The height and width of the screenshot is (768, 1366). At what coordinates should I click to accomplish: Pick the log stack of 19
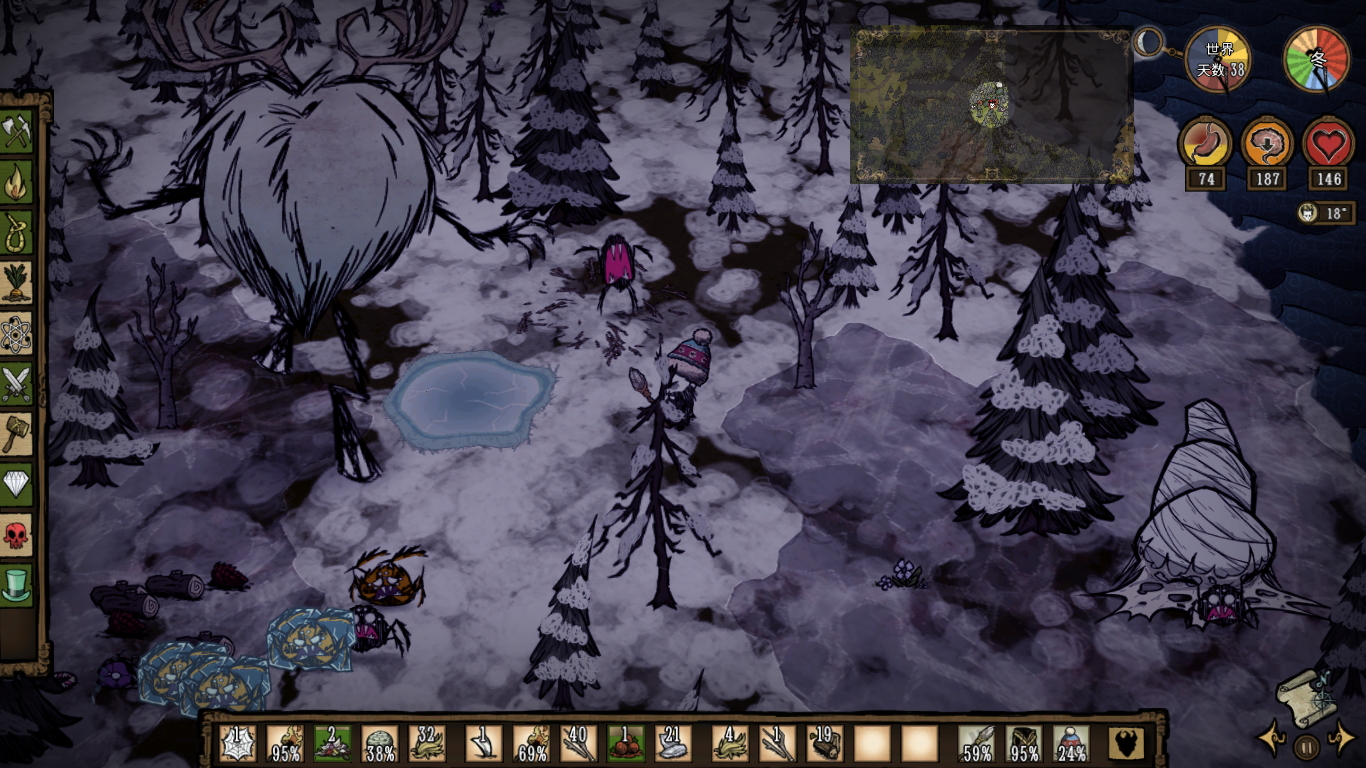pos(824,743)
